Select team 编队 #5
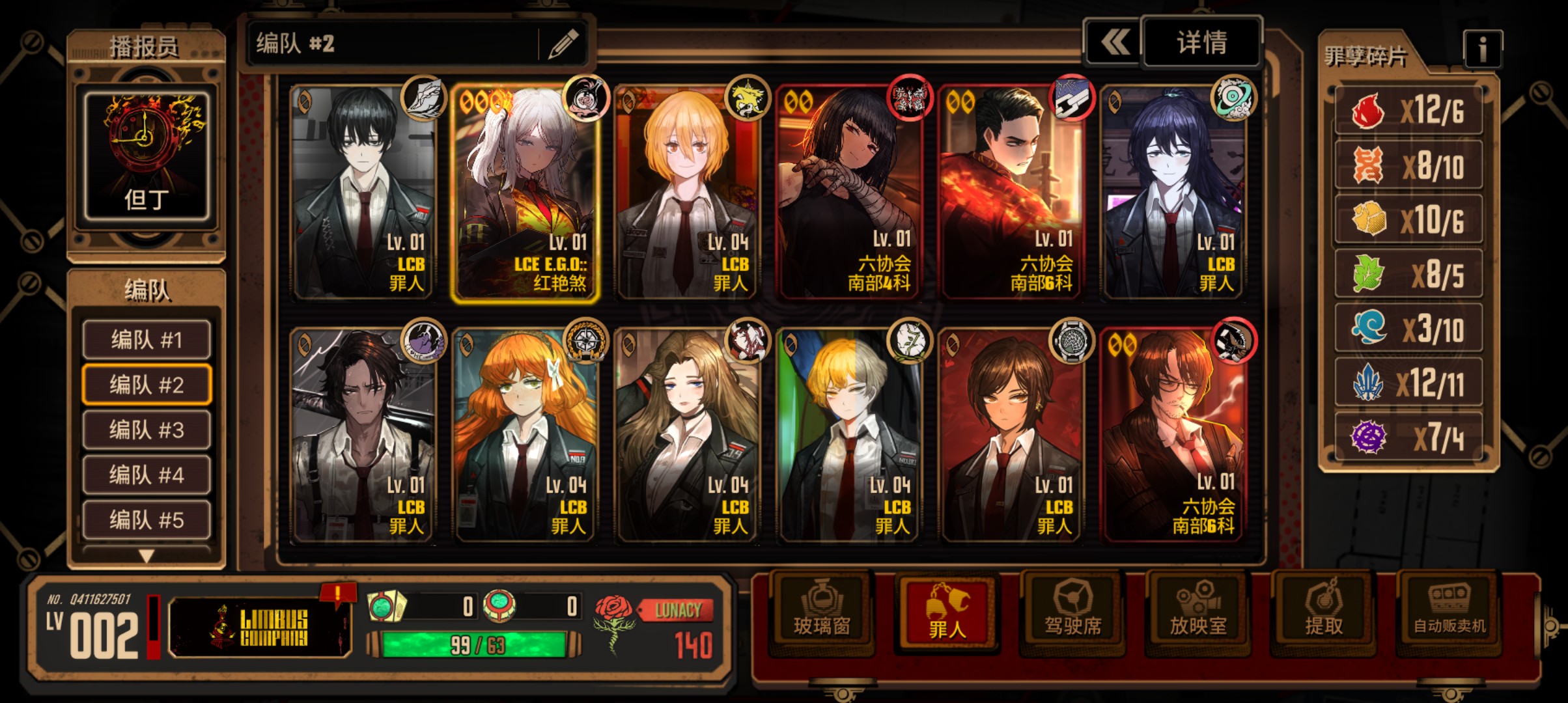Image resolution: width=1568 pixels, height=703 pixels. [x=147, y=519]
